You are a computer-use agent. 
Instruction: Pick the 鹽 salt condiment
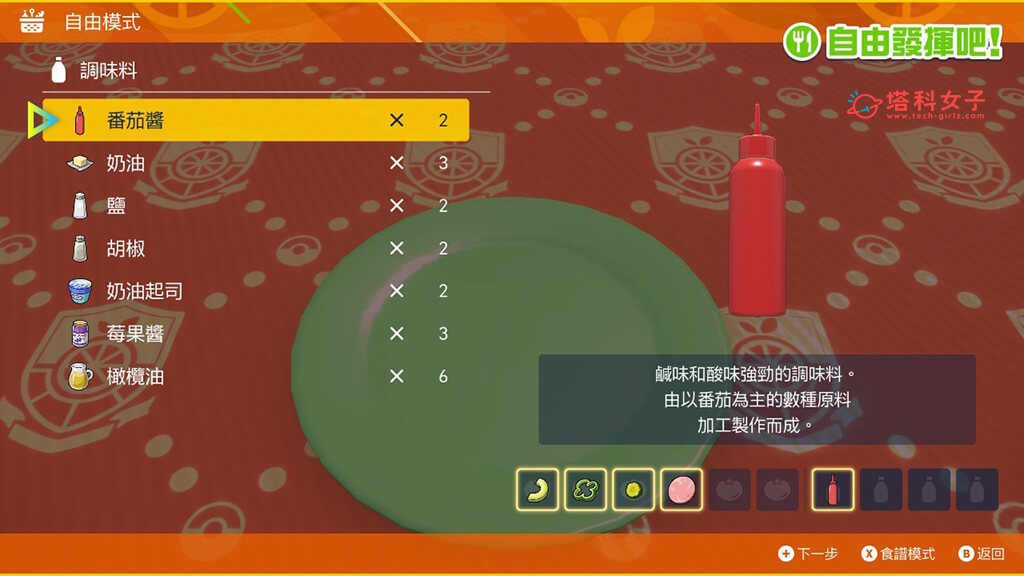[255, 206]
